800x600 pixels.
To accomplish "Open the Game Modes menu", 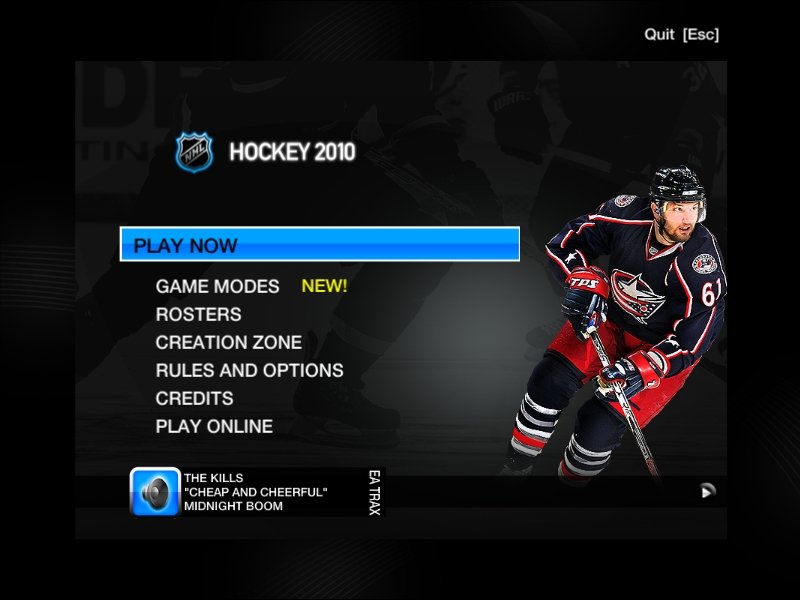I will pyautogui.click(x=217, y=286).
